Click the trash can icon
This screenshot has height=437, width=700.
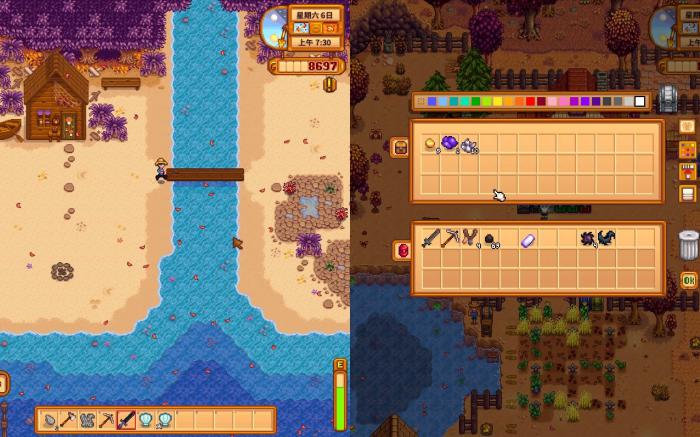click(688, 244)
